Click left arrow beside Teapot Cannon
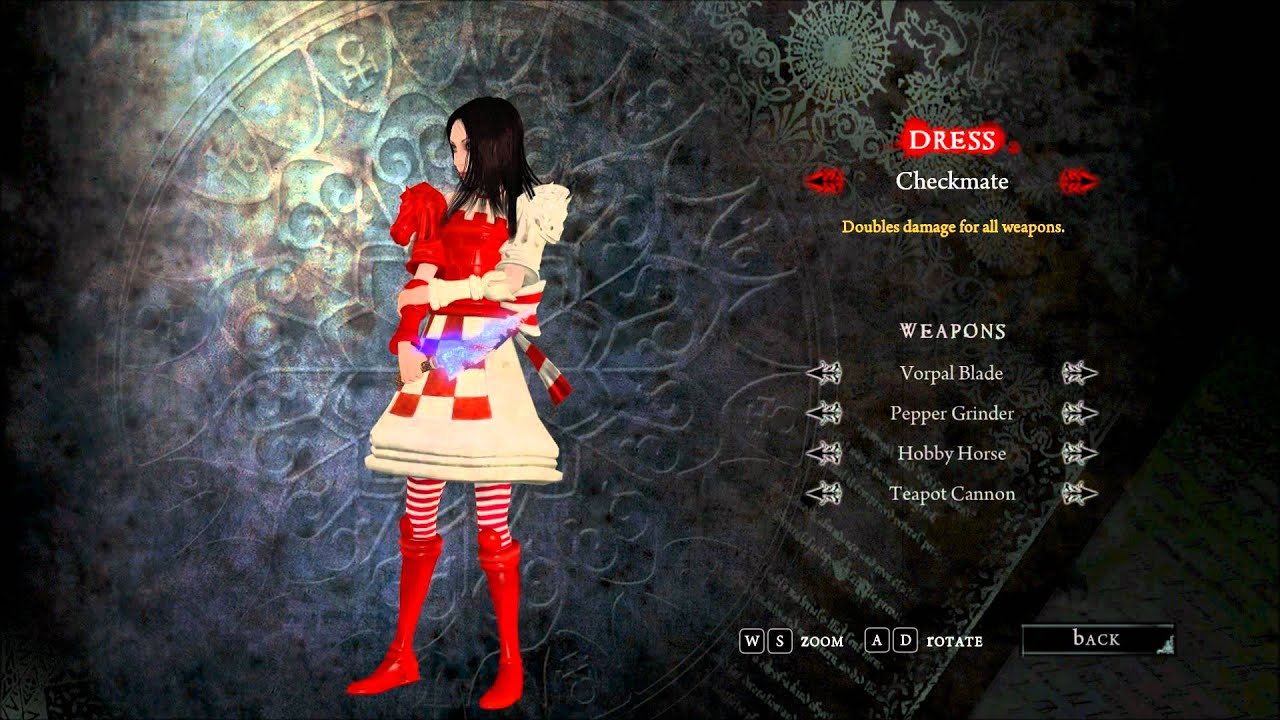This screenshot has height=720, width=1280. click(x=825, y=493)
